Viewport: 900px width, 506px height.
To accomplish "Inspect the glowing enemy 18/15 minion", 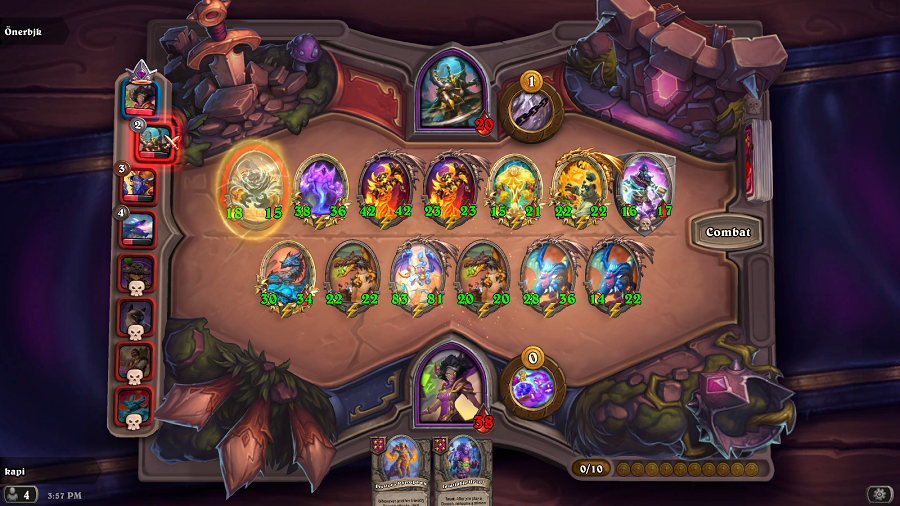I will coord(254,186).
